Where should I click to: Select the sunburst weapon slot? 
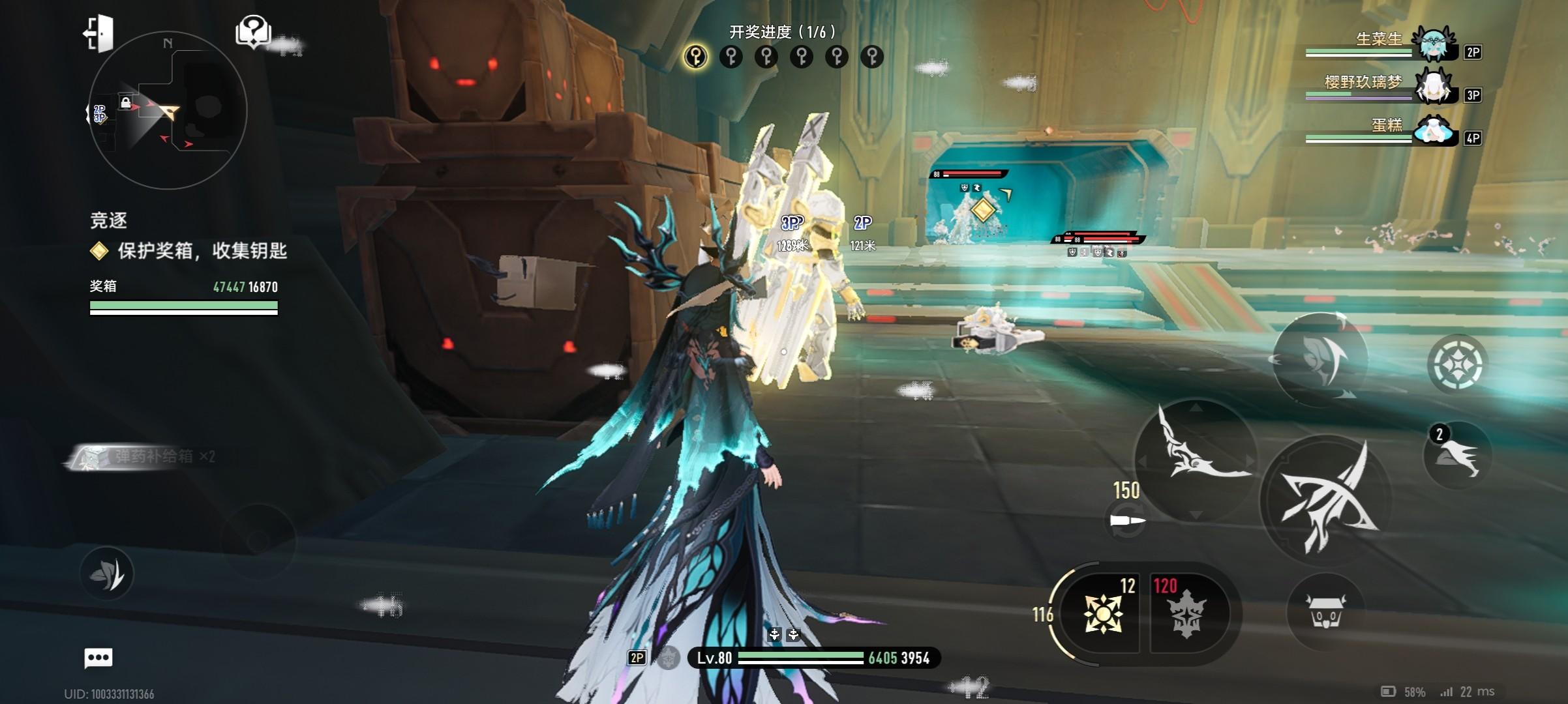(x=1102, y=613)
